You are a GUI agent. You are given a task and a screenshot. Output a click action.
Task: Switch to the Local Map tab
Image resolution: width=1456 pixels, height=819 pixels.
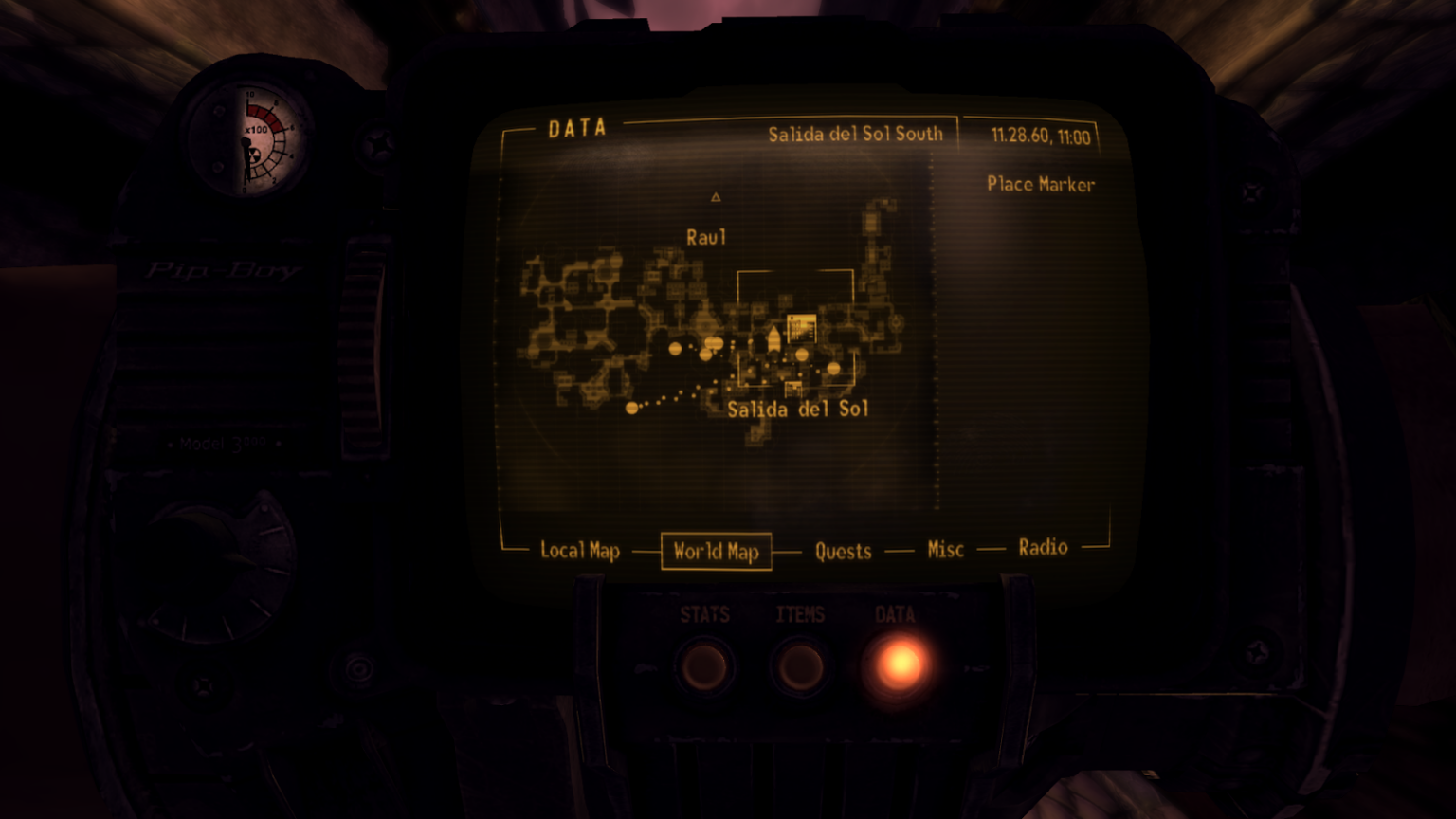(578, 551)
